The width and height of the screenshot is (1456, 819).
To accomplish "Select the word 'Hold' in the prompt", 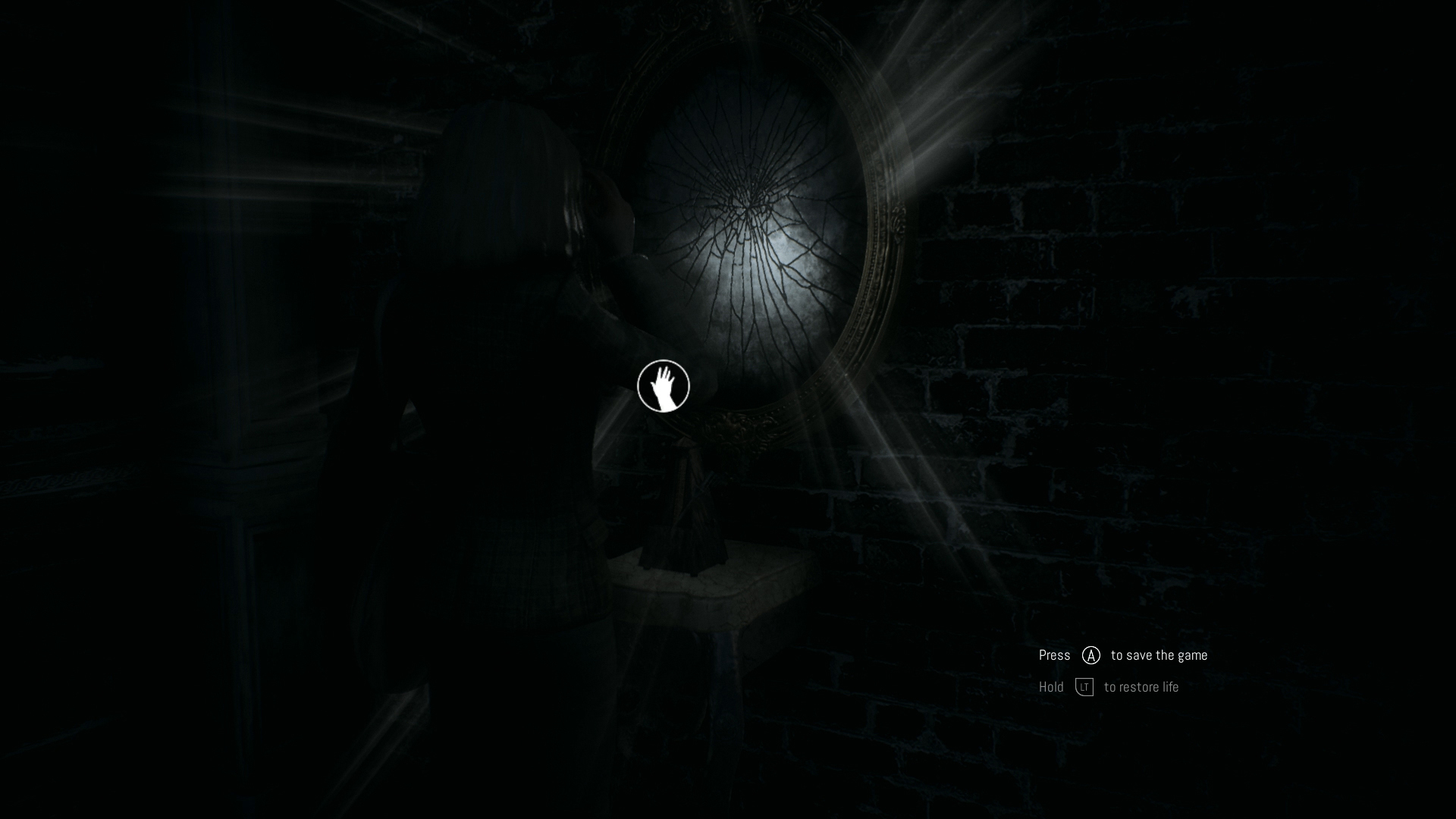I will click(x=1051, y=687).
